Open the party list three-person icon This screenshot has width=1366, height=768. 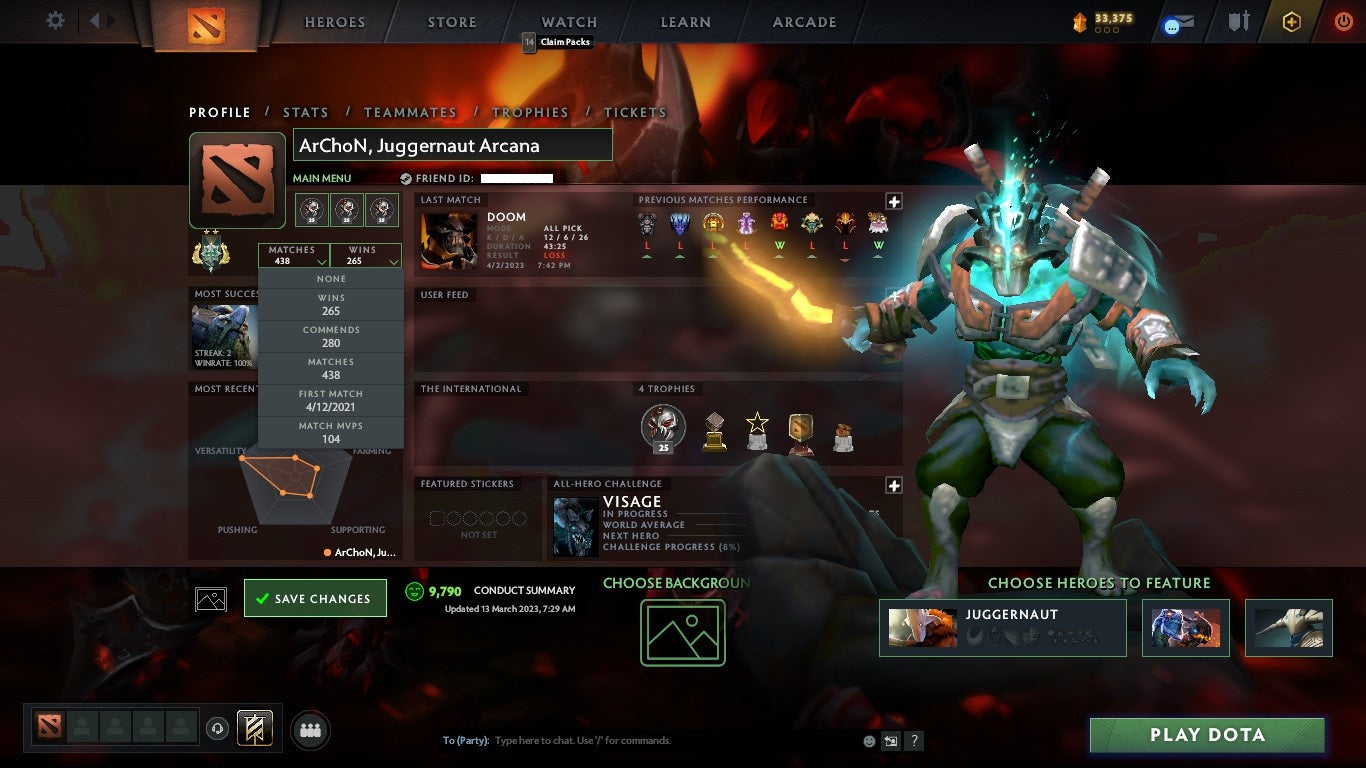tap(310, 730)
